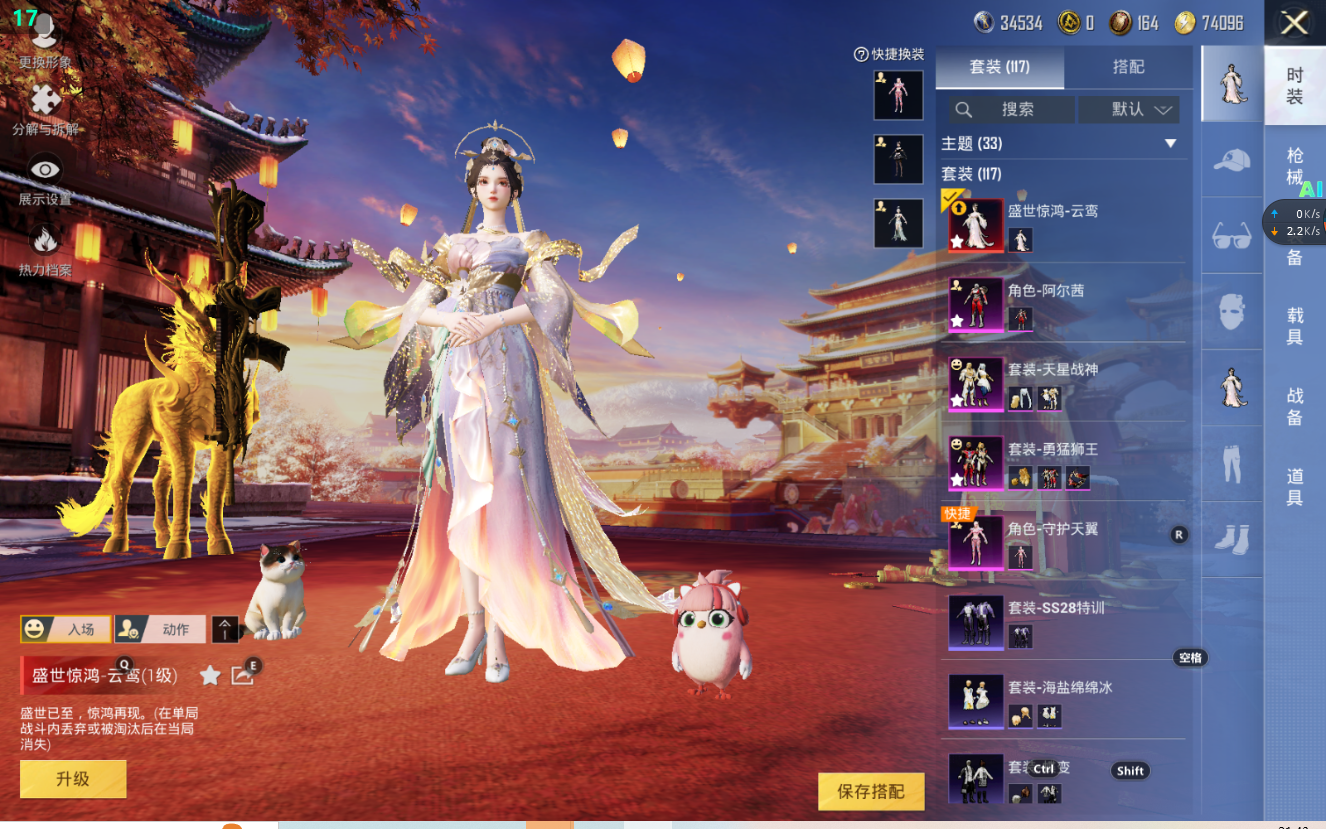Click the 保存搭配 save outfit button
1326x829 pixels.
(x=870, y=791)
